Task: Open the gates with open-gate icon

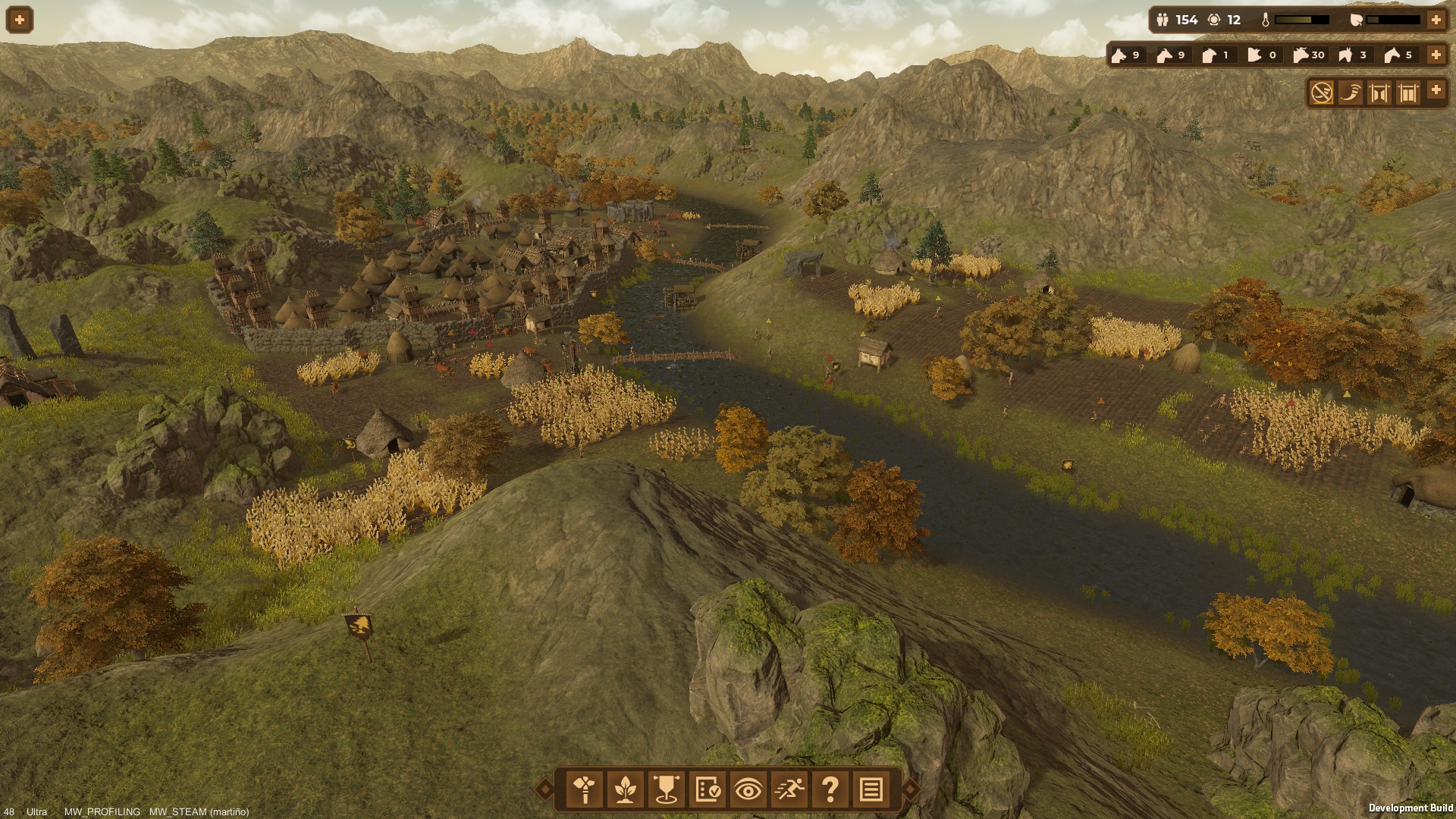Action: (x=1379, y=93)
